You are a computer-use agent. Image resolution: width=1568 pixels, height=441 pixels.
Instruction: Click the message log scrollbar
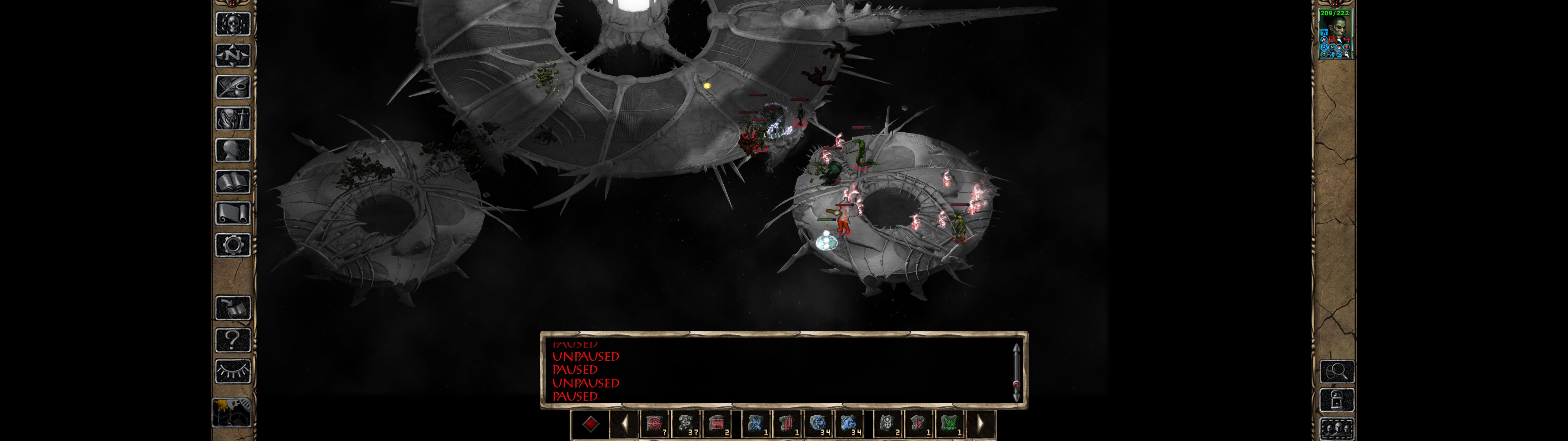(x=1016, y=371)
